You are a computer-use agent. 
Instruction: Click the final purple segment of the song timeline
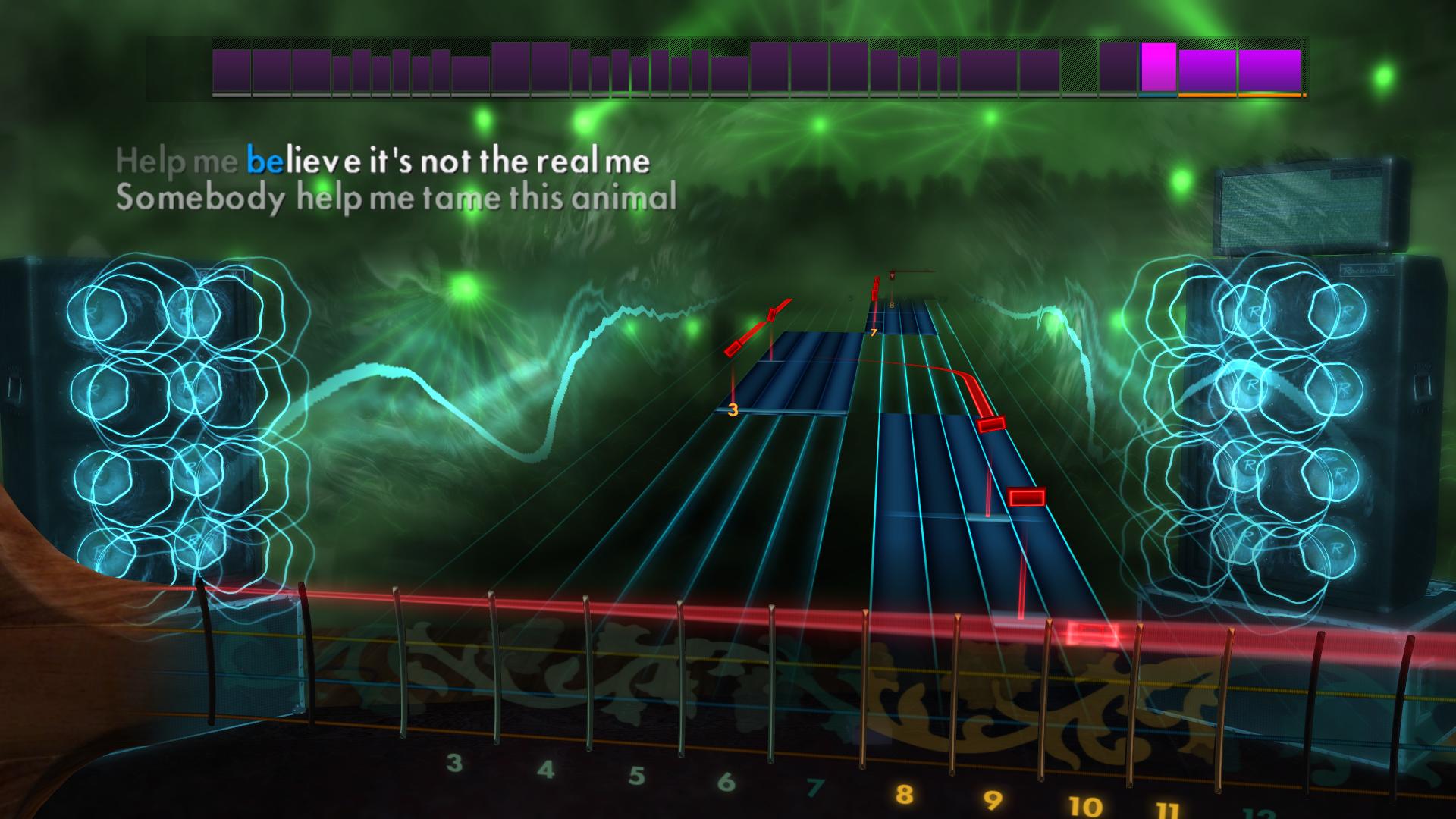point(1268,70)
